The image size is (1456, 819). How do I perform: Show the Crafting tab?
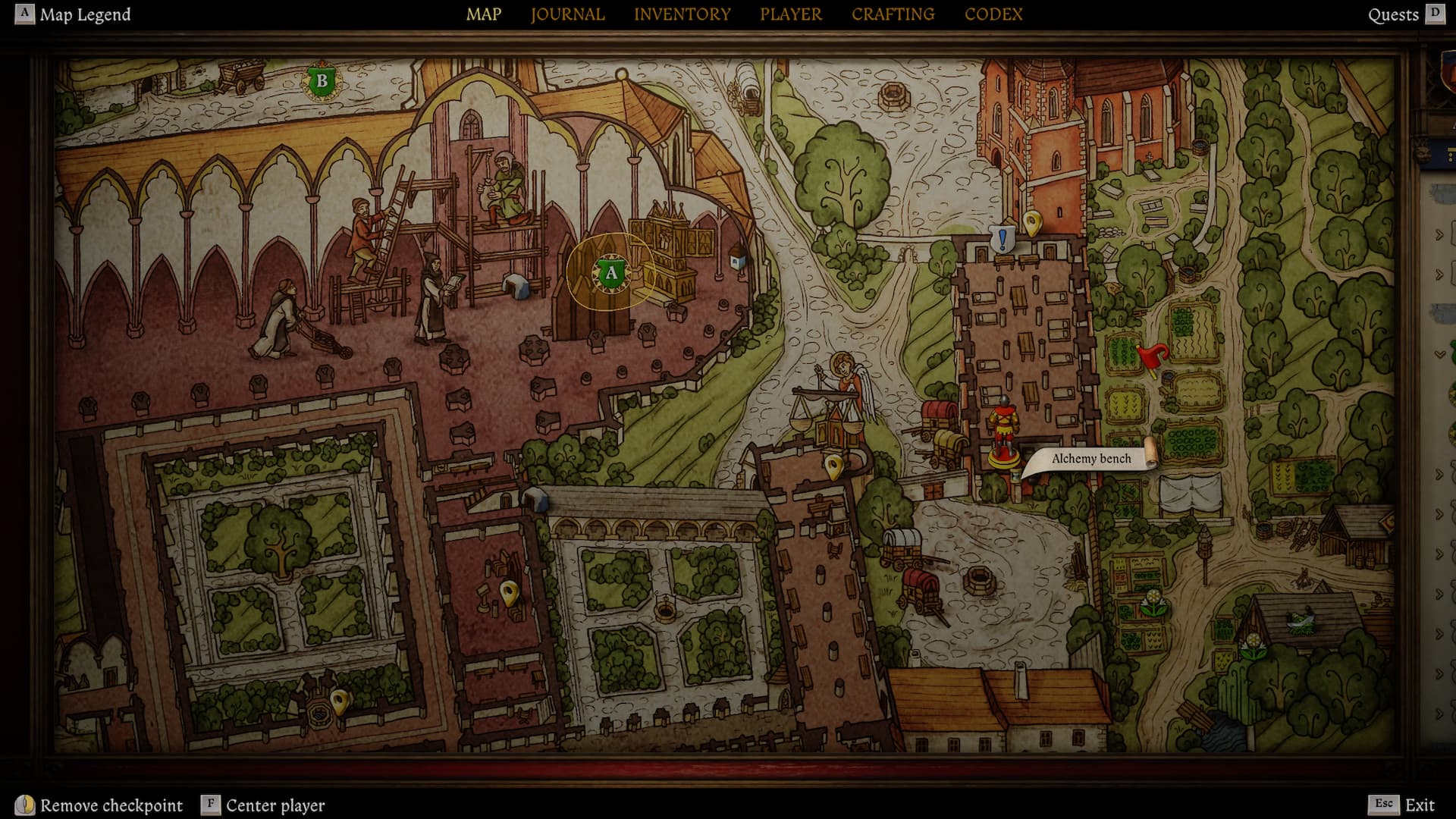(x=893, y=14)
